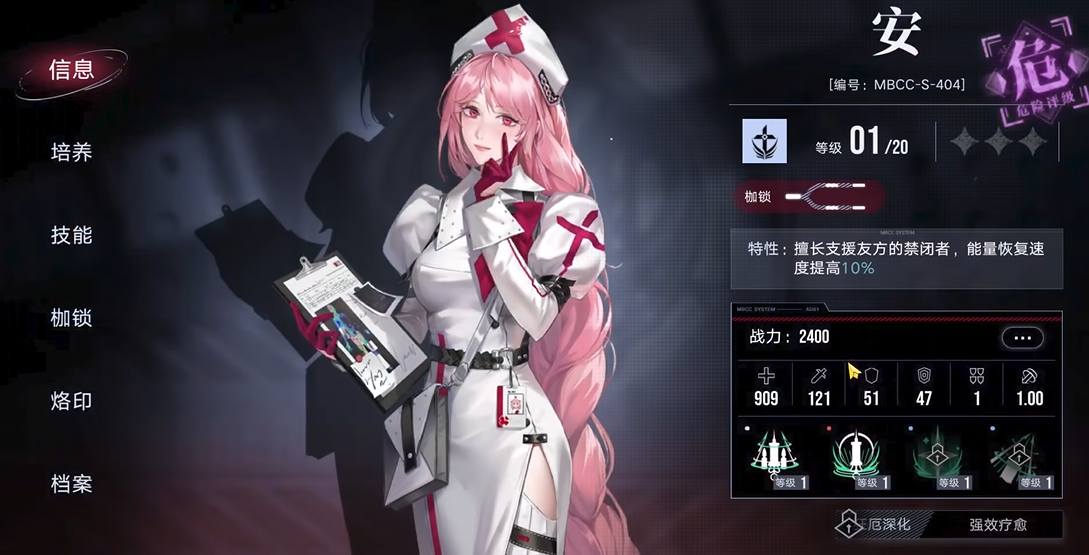View the grey slash passive skill icon

(1018, 460)
